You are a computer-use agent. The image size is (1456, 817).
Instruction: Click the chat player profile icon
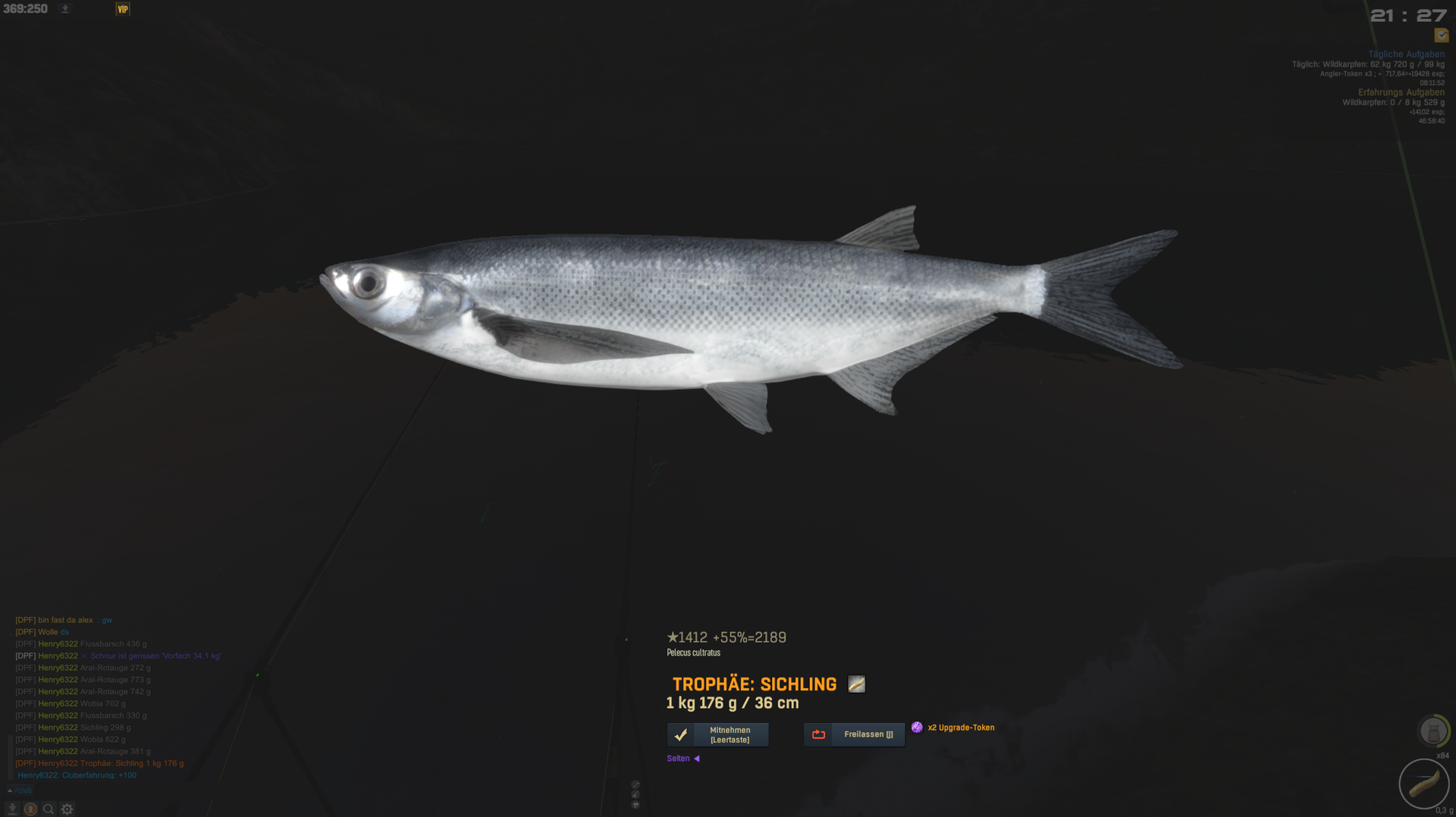point(30,809)
